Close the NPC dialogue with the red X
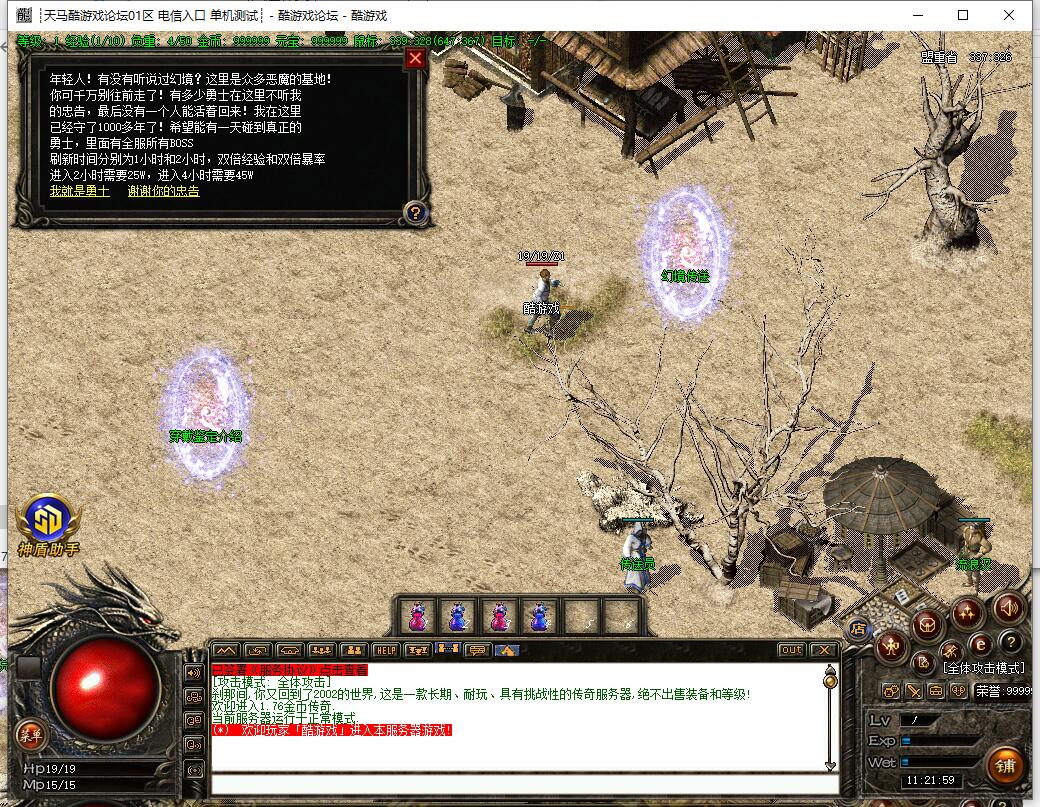 click(416, 58)
